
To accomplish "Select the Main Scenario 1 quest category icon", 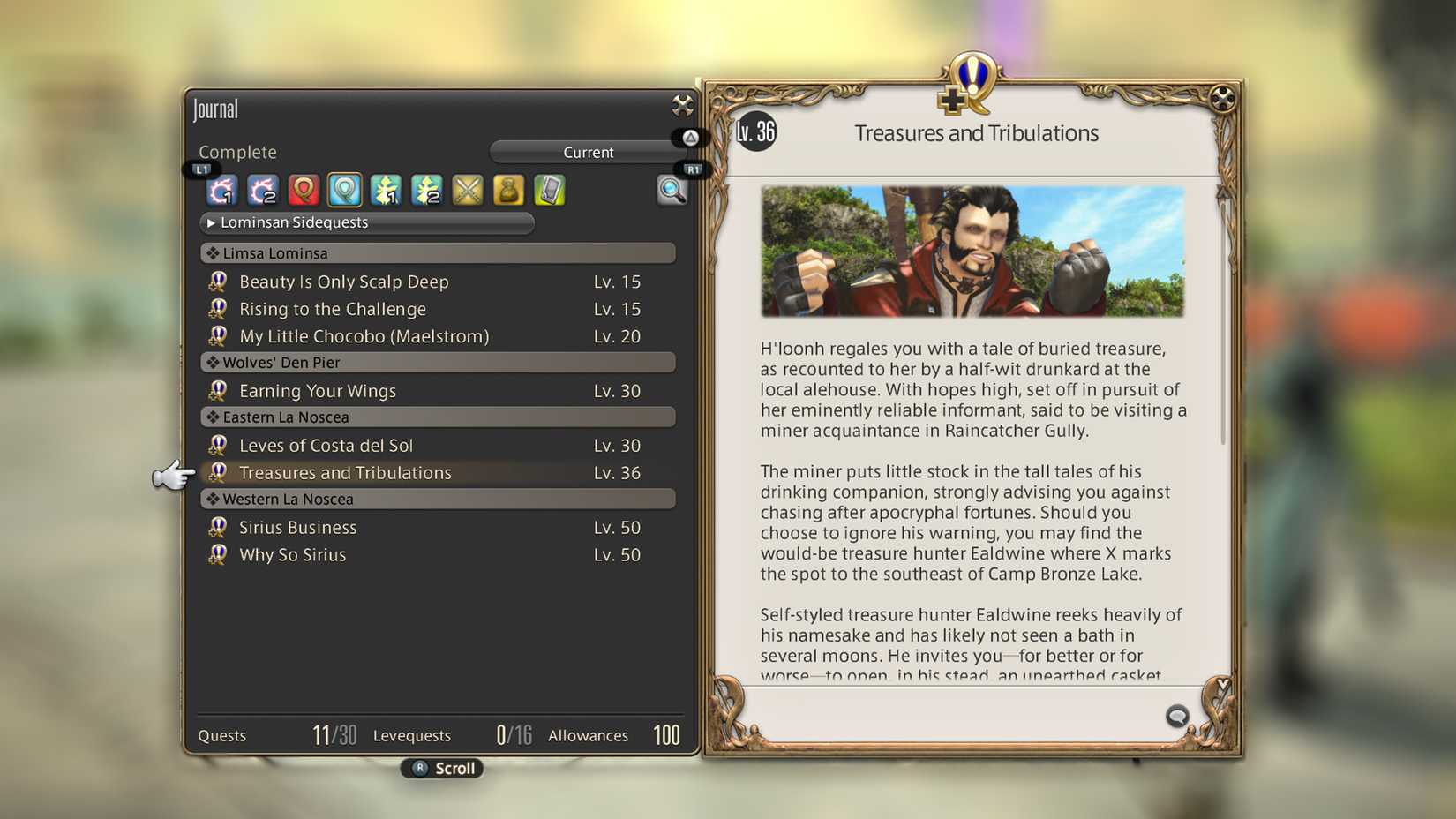I will pos(221,190).
